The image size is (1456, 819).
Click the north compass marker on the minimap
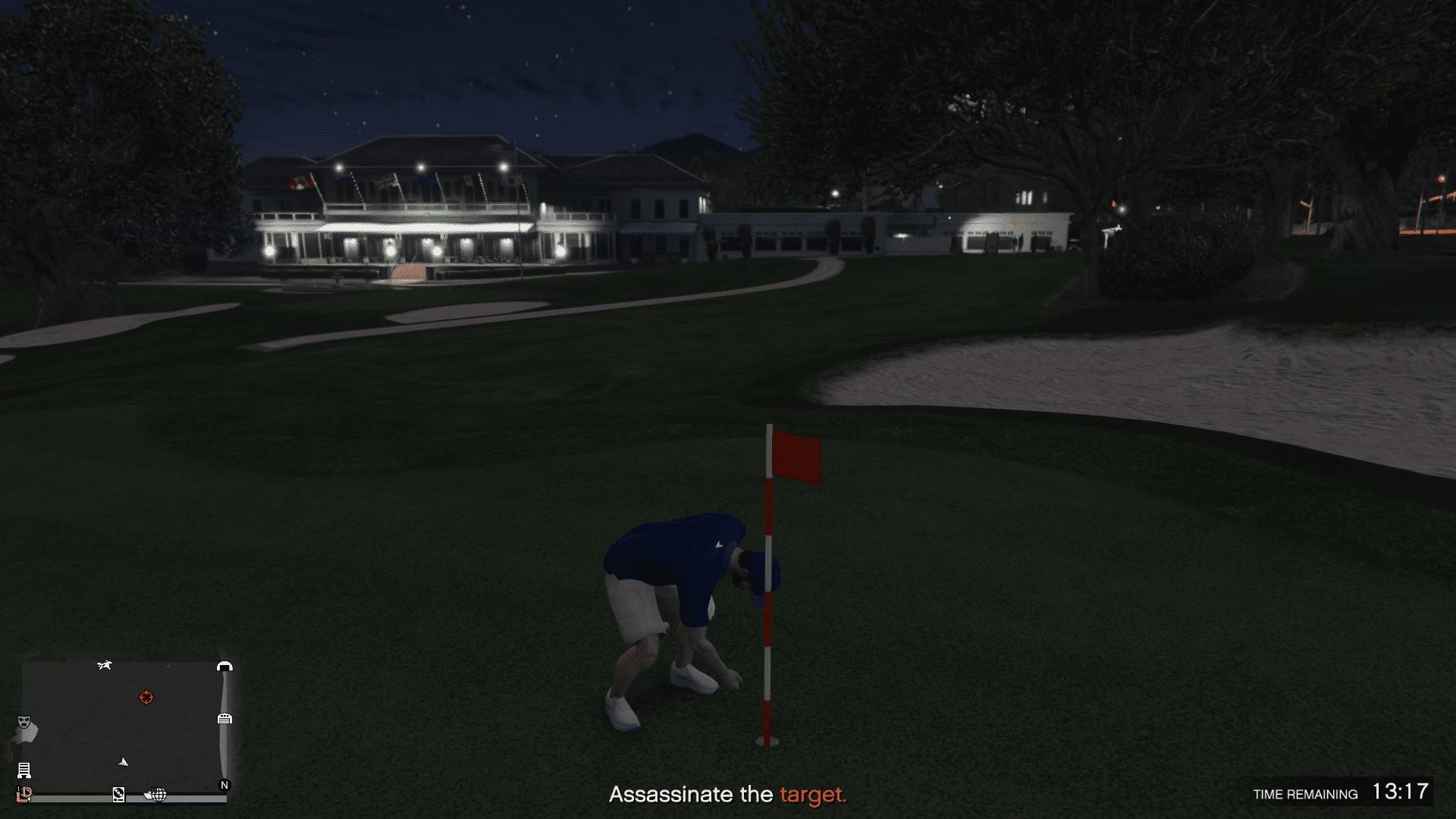pyautogui.click(x=224, y=785)
